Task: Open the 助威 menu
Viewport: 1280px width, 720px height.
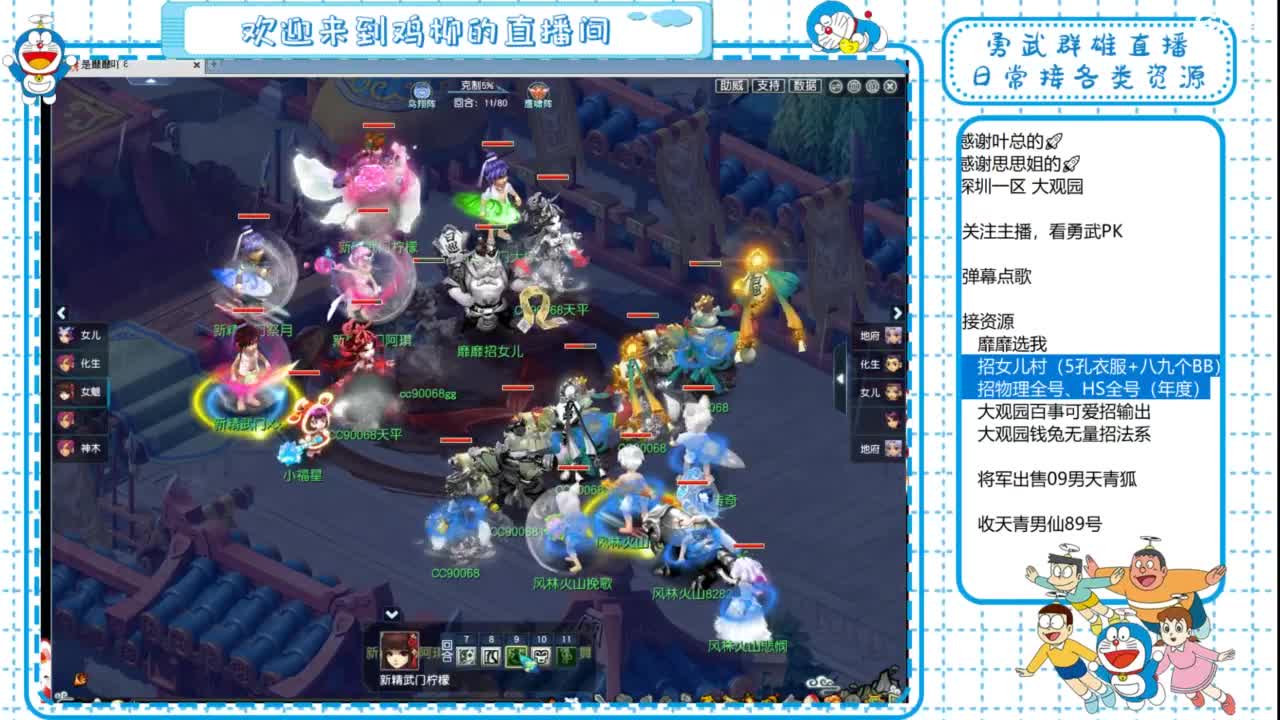Action: (731, 85)
